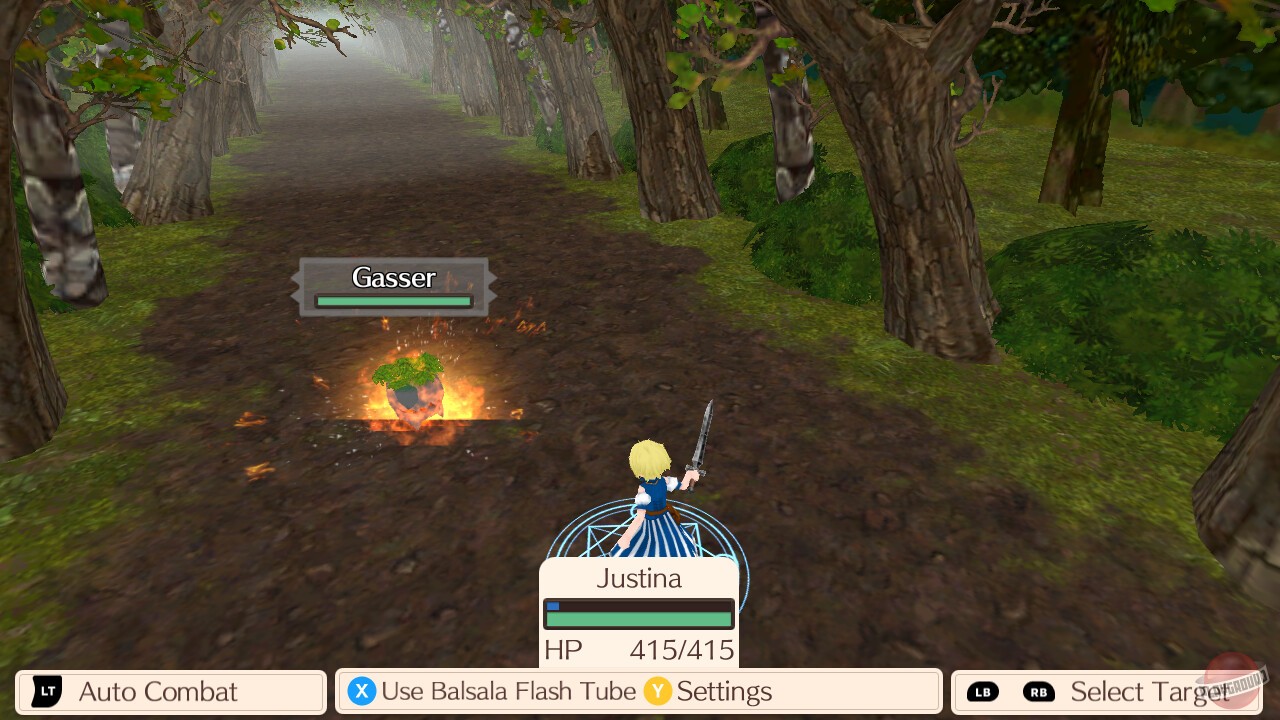
Task: Click the LB shoulder button icon
Action: (x=985, y=691)
